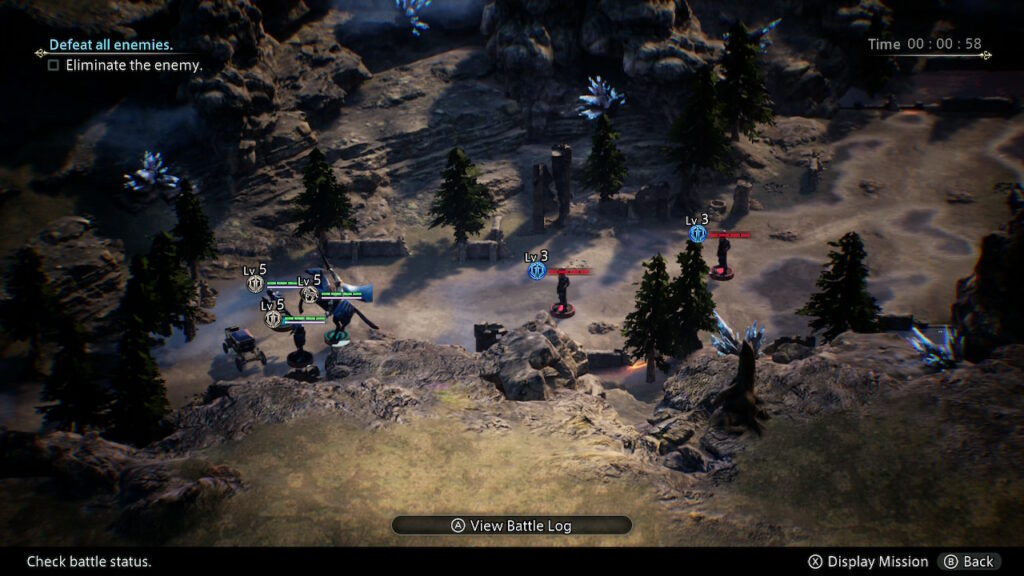Select the Defeat all enemies objective
The height and width of the screenshot is (576, 1024).
(111, 45)
